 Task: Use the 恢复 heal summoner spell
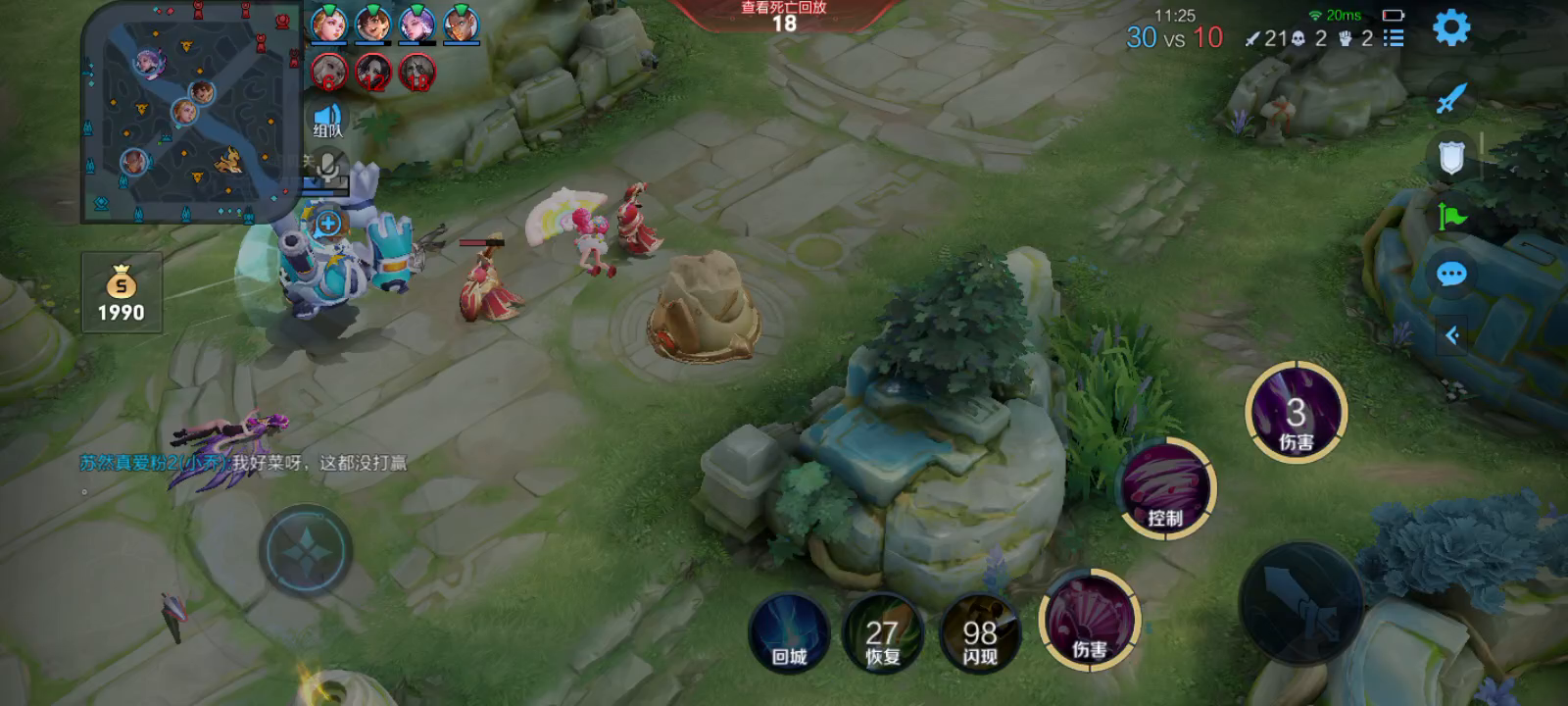882,633
